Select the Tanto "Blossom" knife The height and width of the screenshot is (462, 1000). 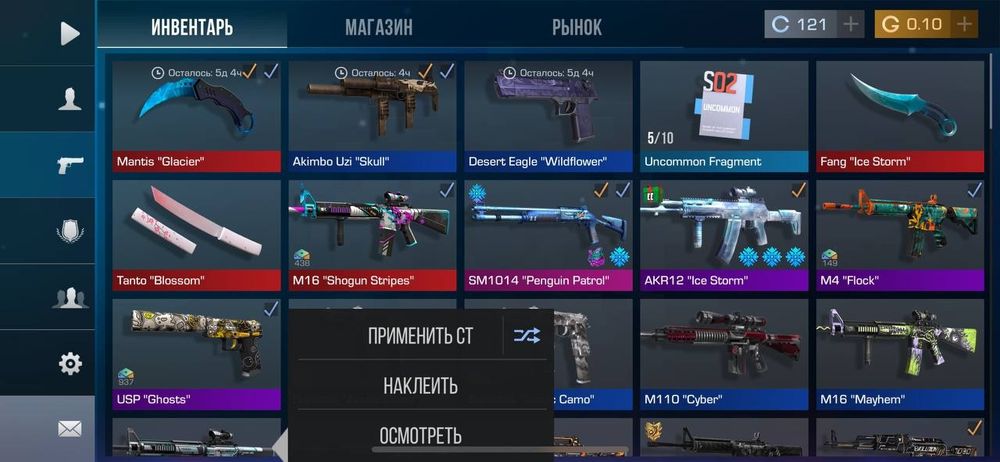coord(197,232)
